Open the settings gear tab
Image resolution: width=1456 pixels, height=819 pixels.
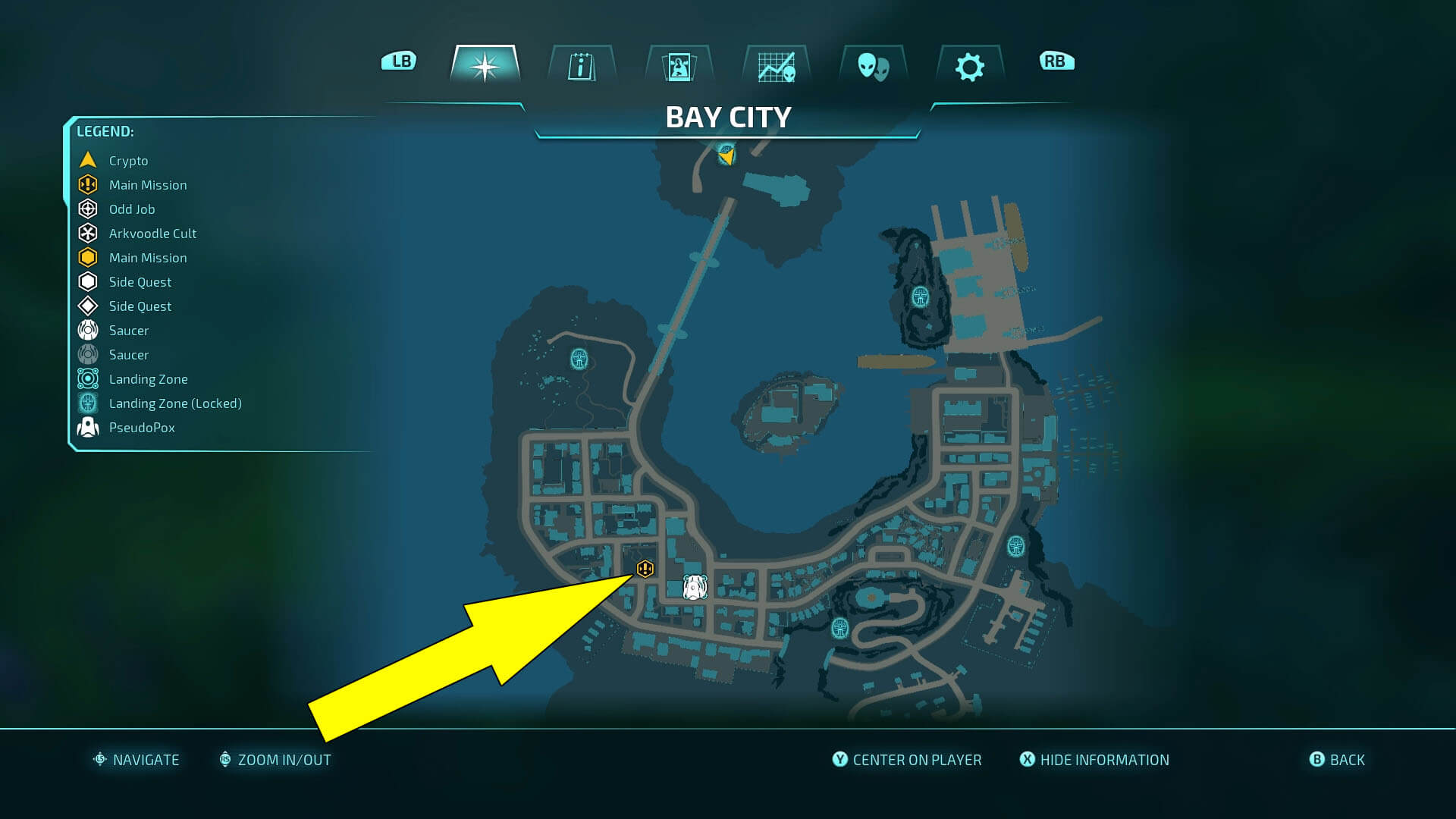(x=971, y=67)
